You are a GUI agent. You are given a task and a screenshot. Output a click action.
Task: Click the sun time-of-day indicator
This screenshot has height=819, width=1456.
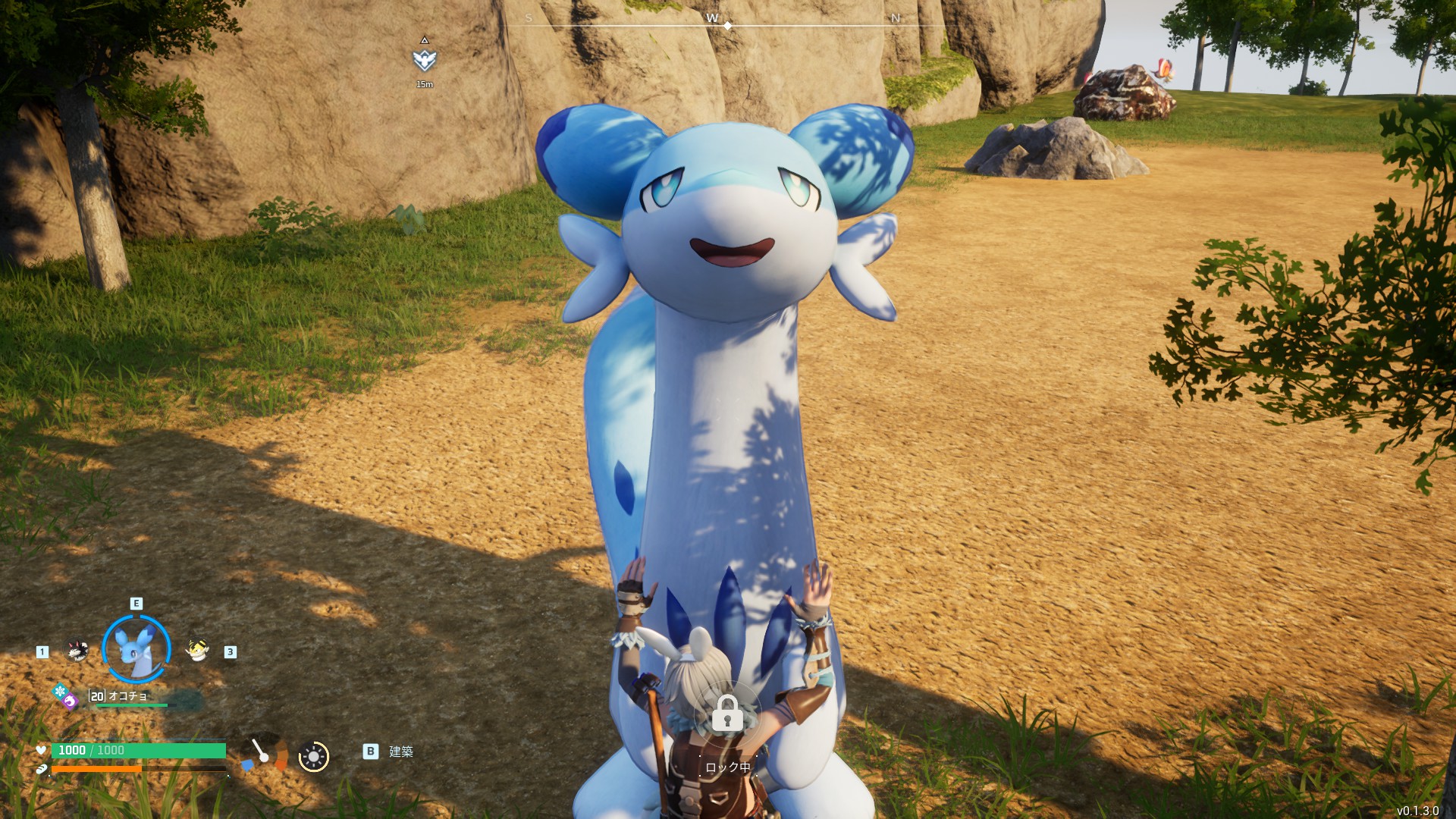point(314,756)
